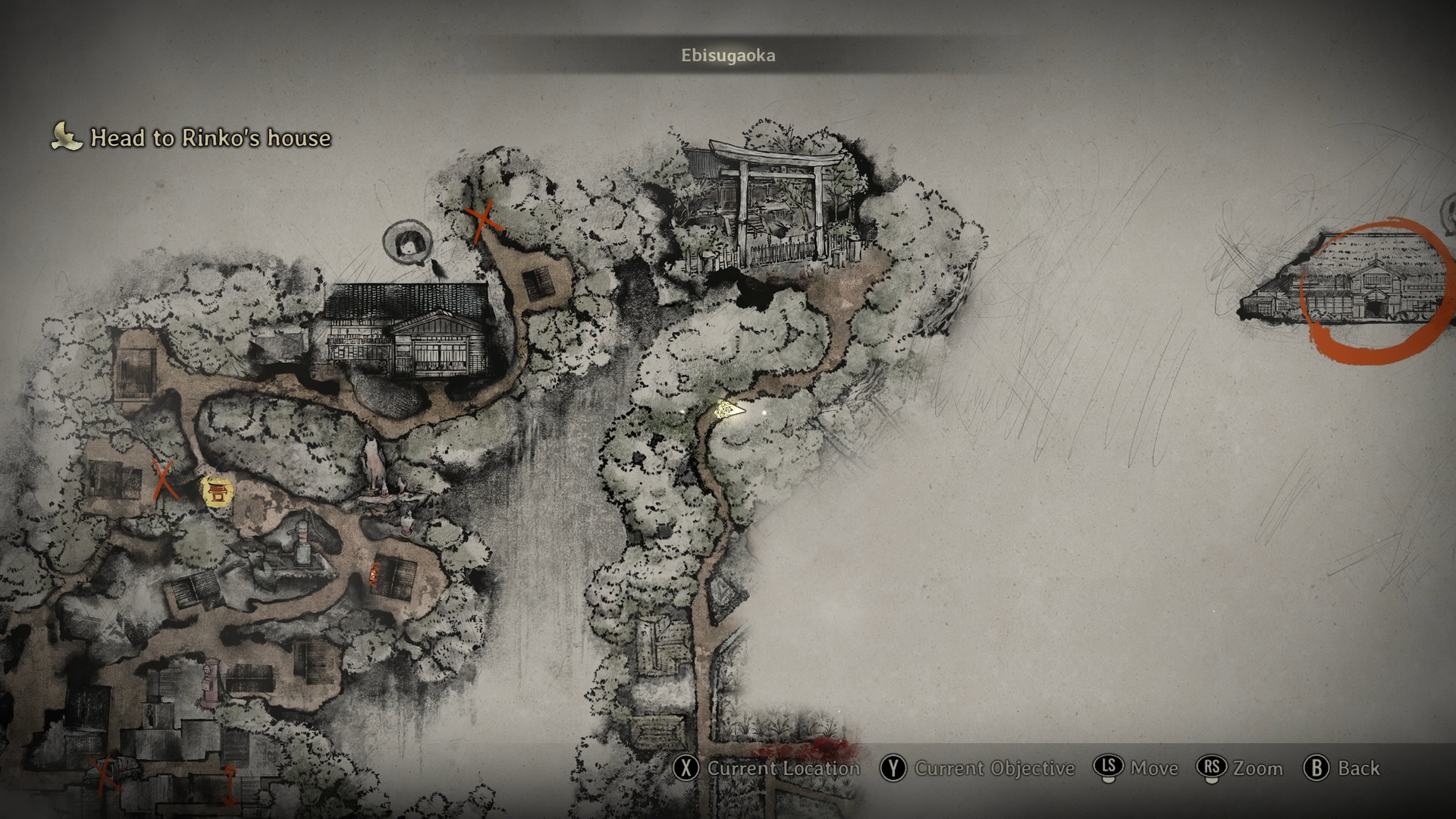
Task: Click the girl portrait speech bubble marker
Action: click(408, 243)
